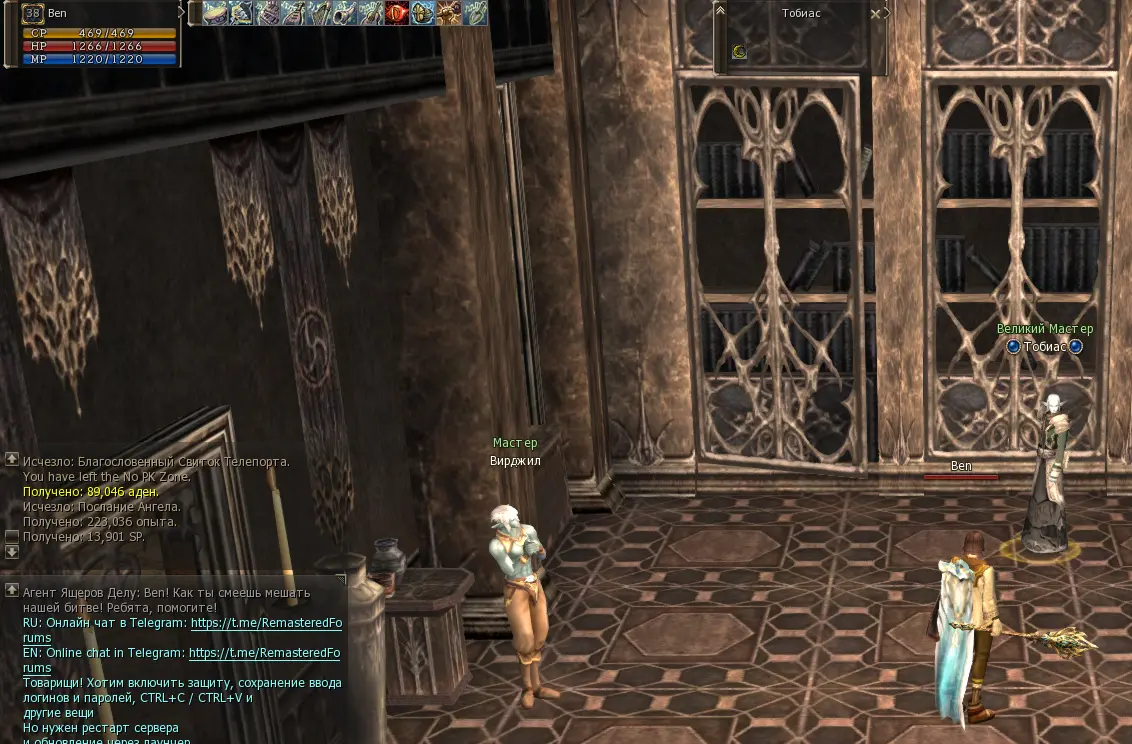Activate the drum song buff icon

(x=214, y=13)
